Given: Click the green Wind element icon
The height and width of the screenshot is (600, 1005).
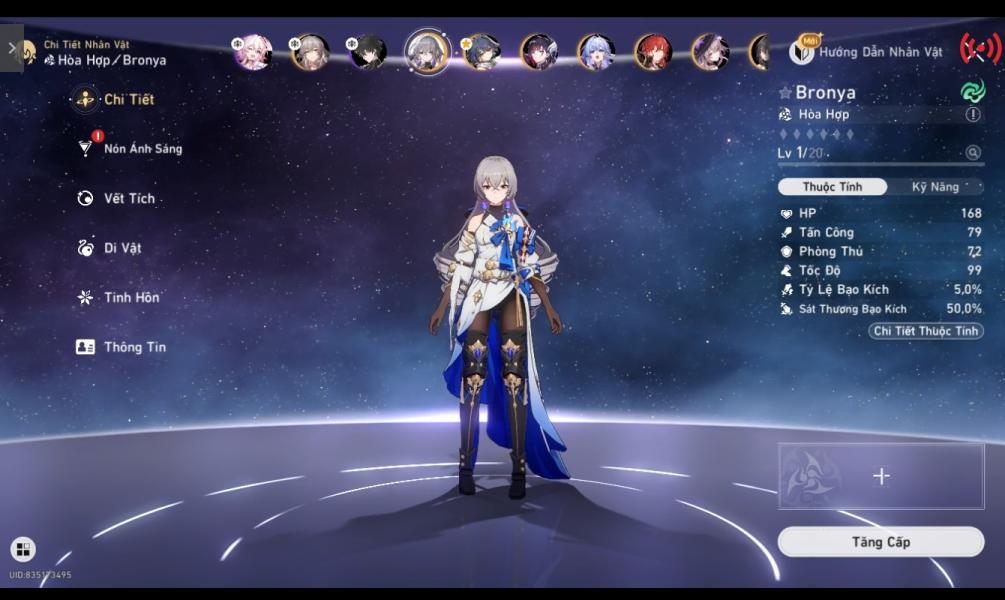Looking at the screenshot, I should point(972,92).
